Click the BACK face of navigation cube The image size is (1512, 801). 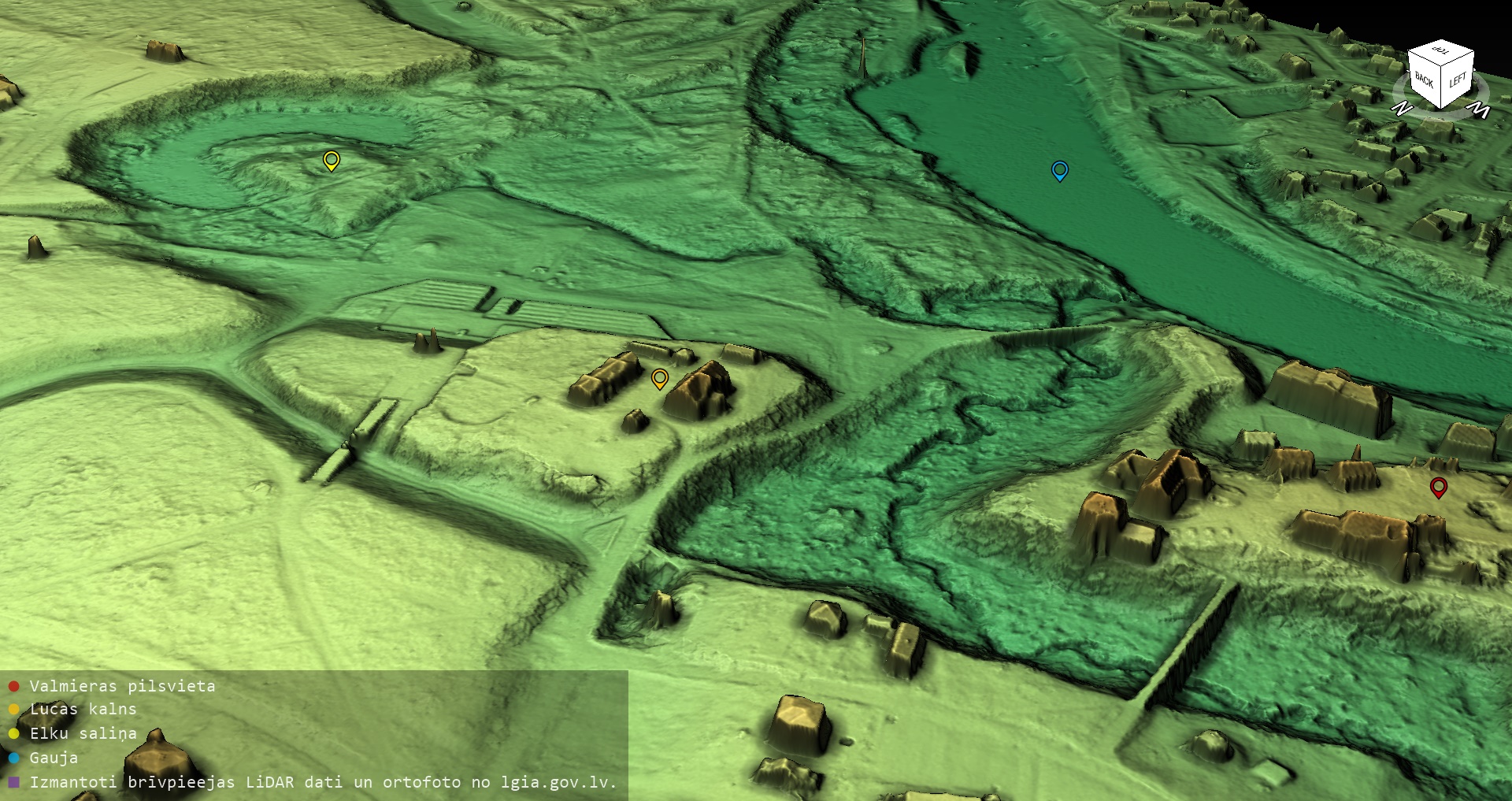coord(1425,80)
